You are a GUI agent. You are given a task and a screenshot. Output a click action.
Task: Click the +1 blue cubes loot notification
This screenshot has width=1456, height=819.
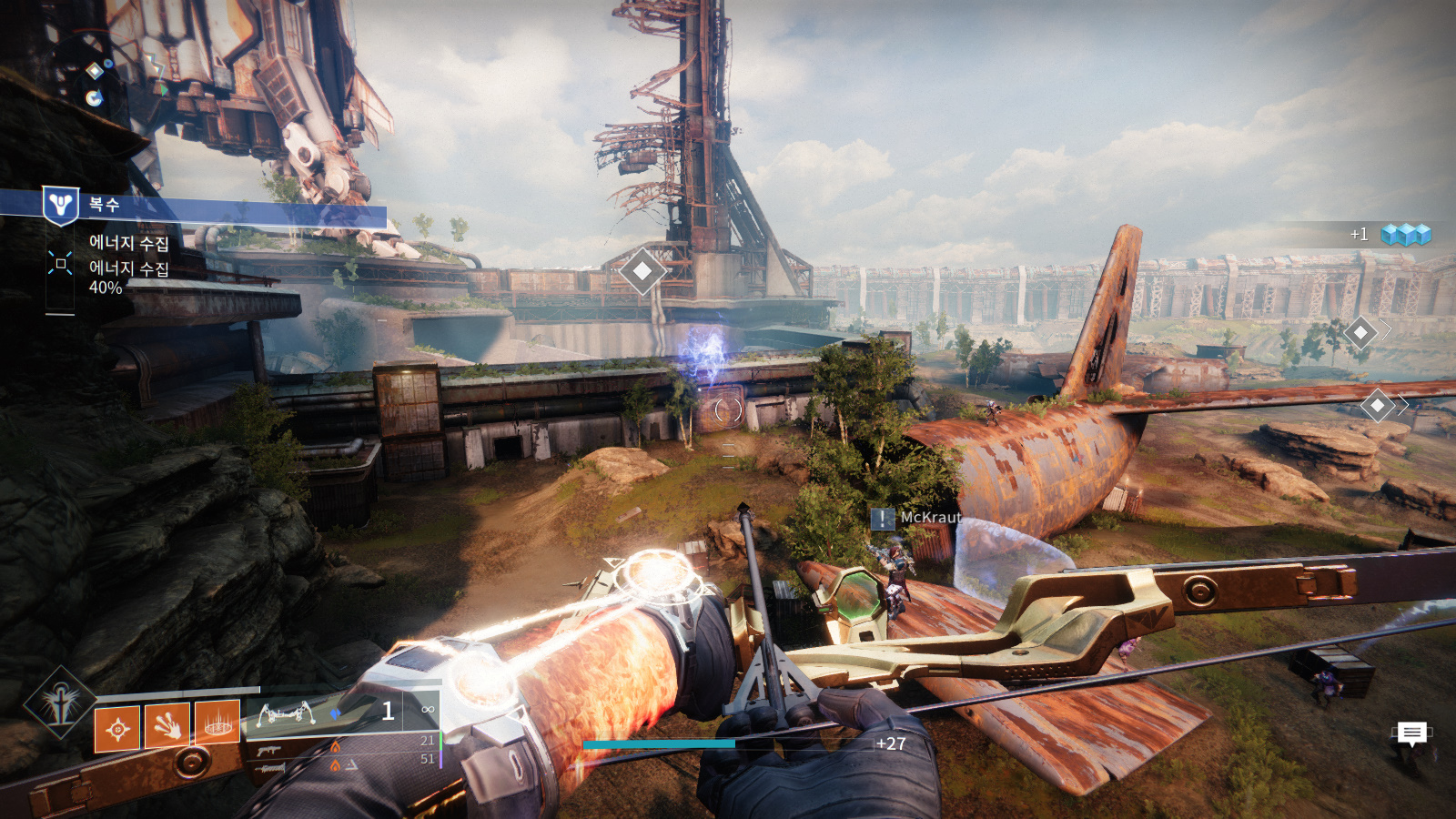coord(1392,235)
